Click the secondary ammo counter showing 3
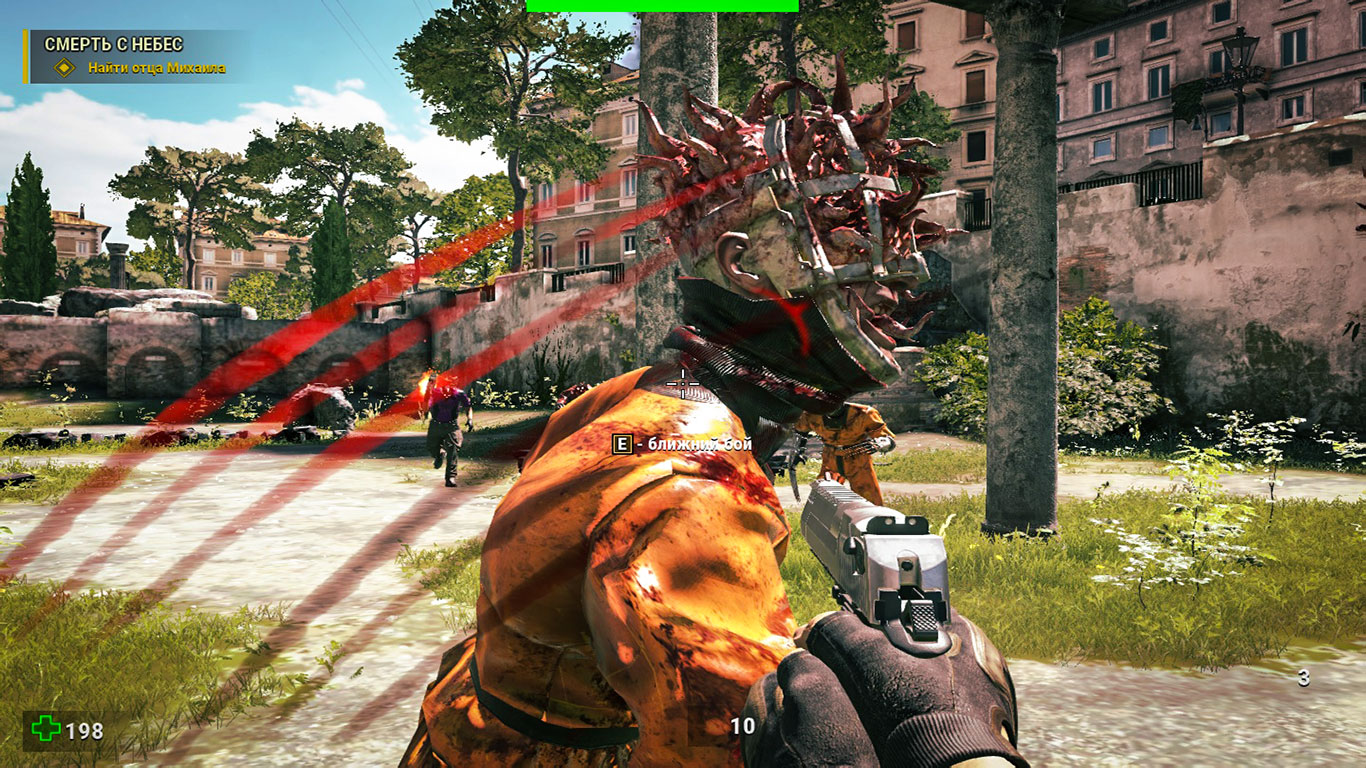 pos(1302,676)
